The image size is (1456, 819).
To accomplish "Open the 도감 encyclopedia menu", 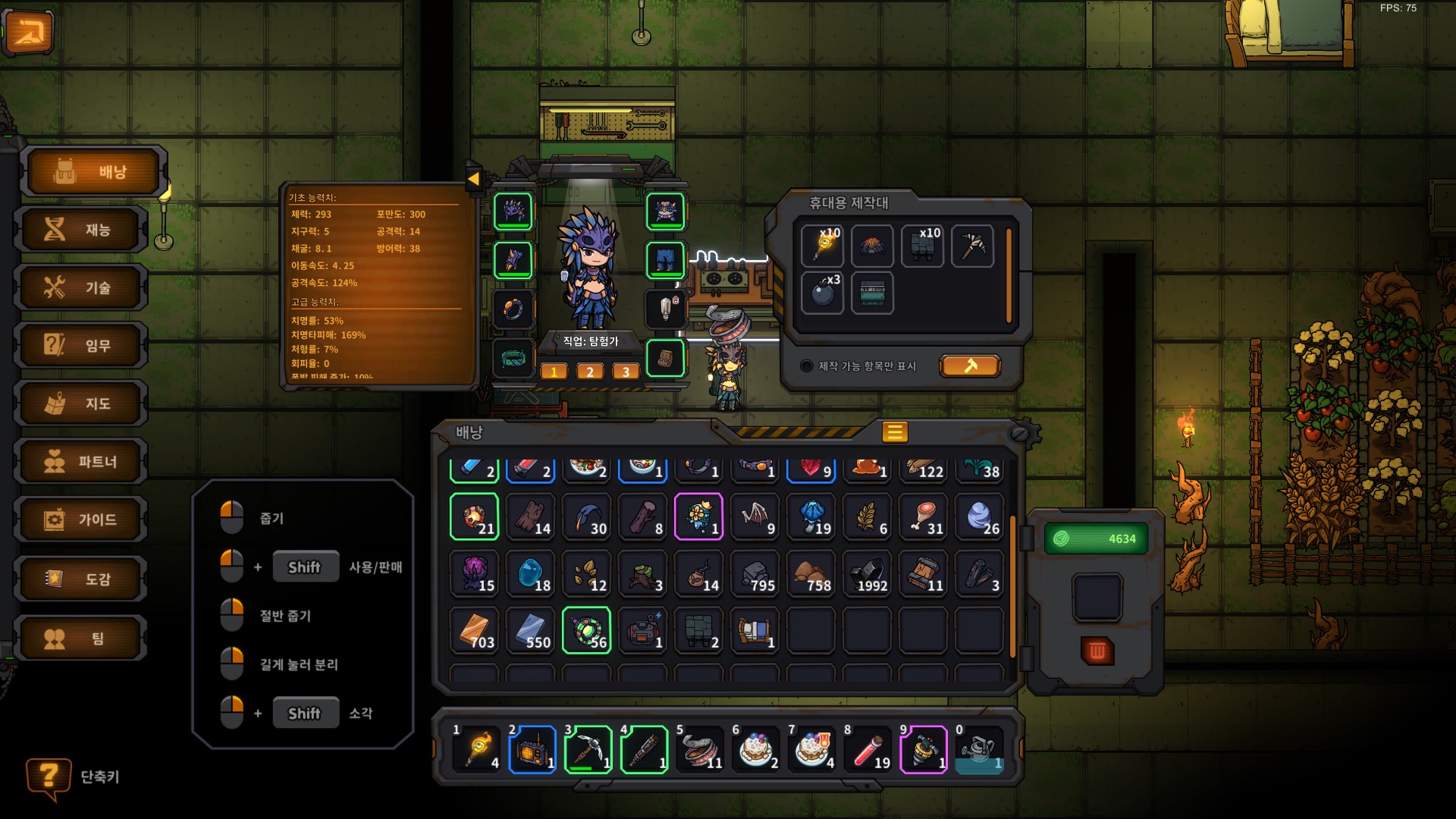I will [83, 579].
